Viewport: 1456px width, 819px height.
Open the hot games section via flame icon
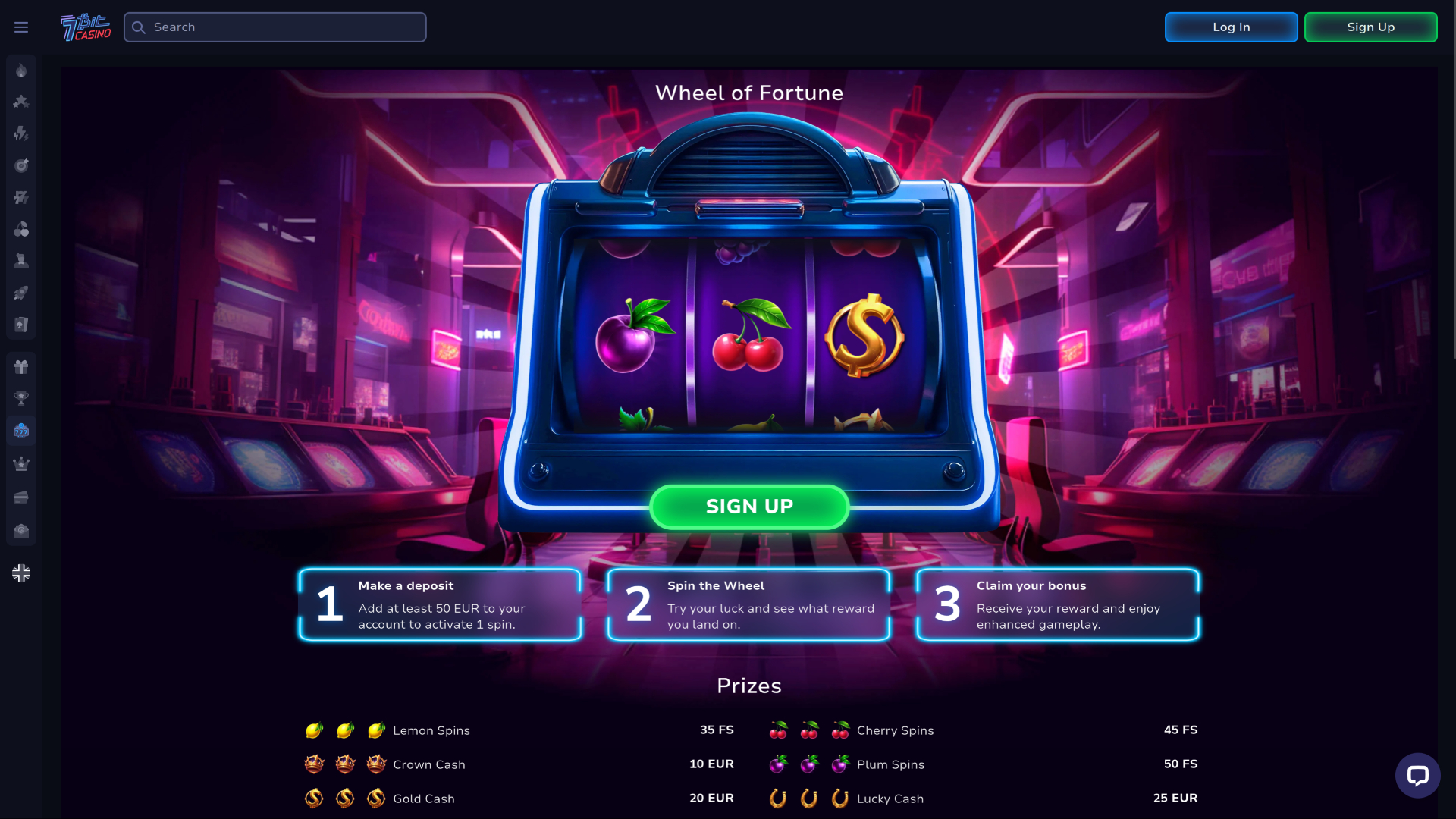[x=21, y=71]
